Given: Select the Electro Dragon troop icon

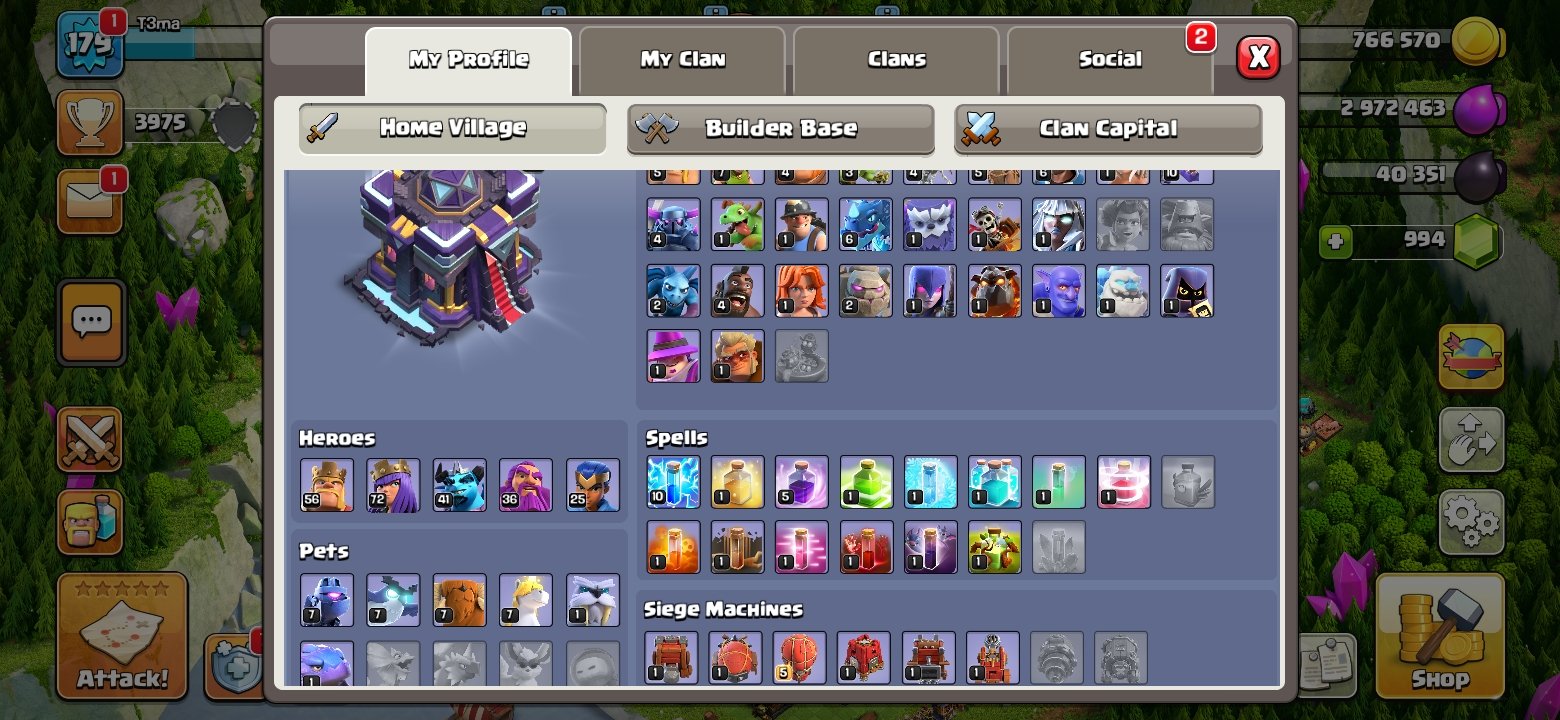Looking at the screenshot, I should [866, 224].
